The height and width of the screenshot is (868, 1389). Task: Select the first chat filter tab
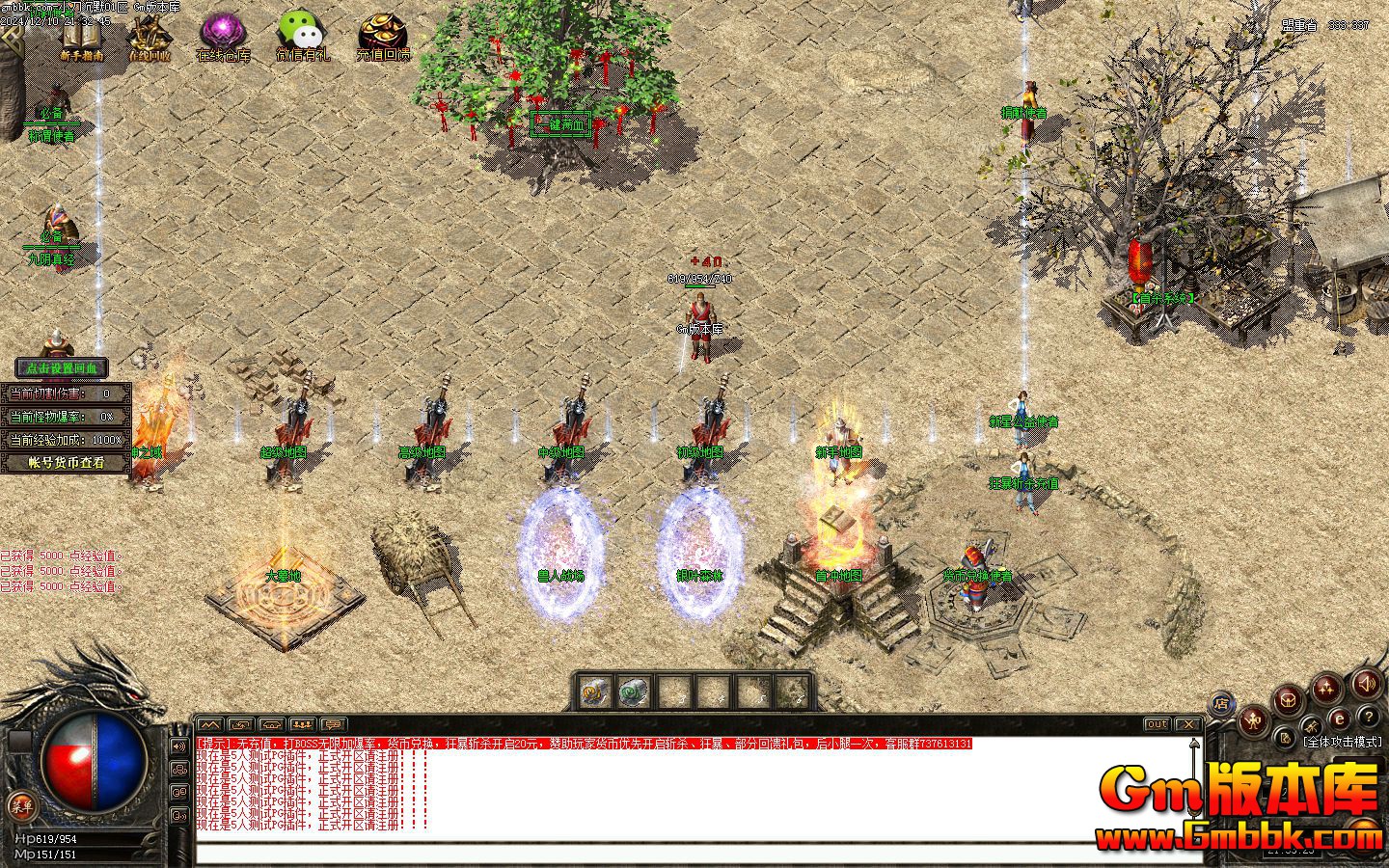(210, 723)
